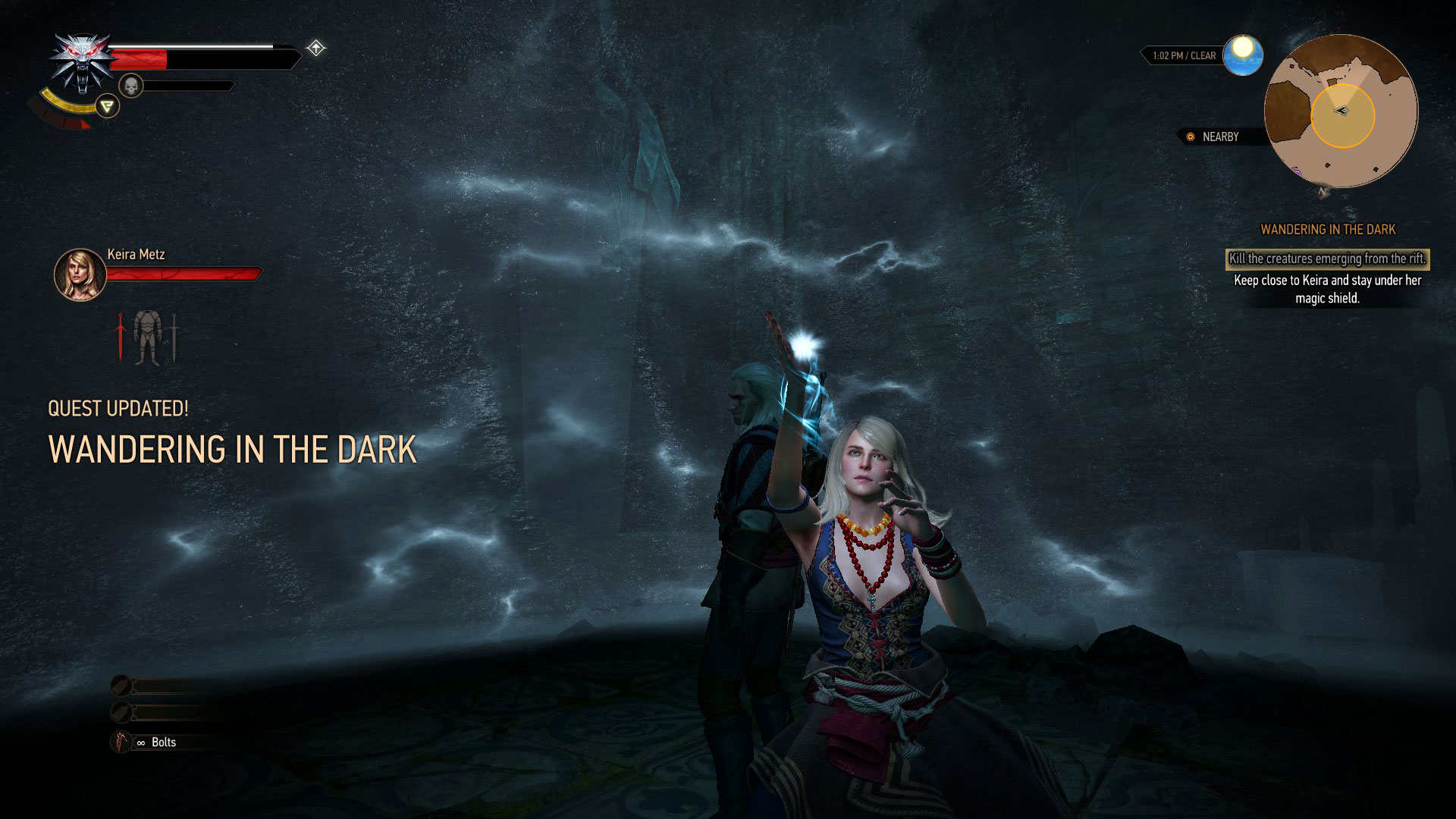Click the skull toxicity icon
The height and width of the screenshot is (819, 1456).
tap(130, 86)
